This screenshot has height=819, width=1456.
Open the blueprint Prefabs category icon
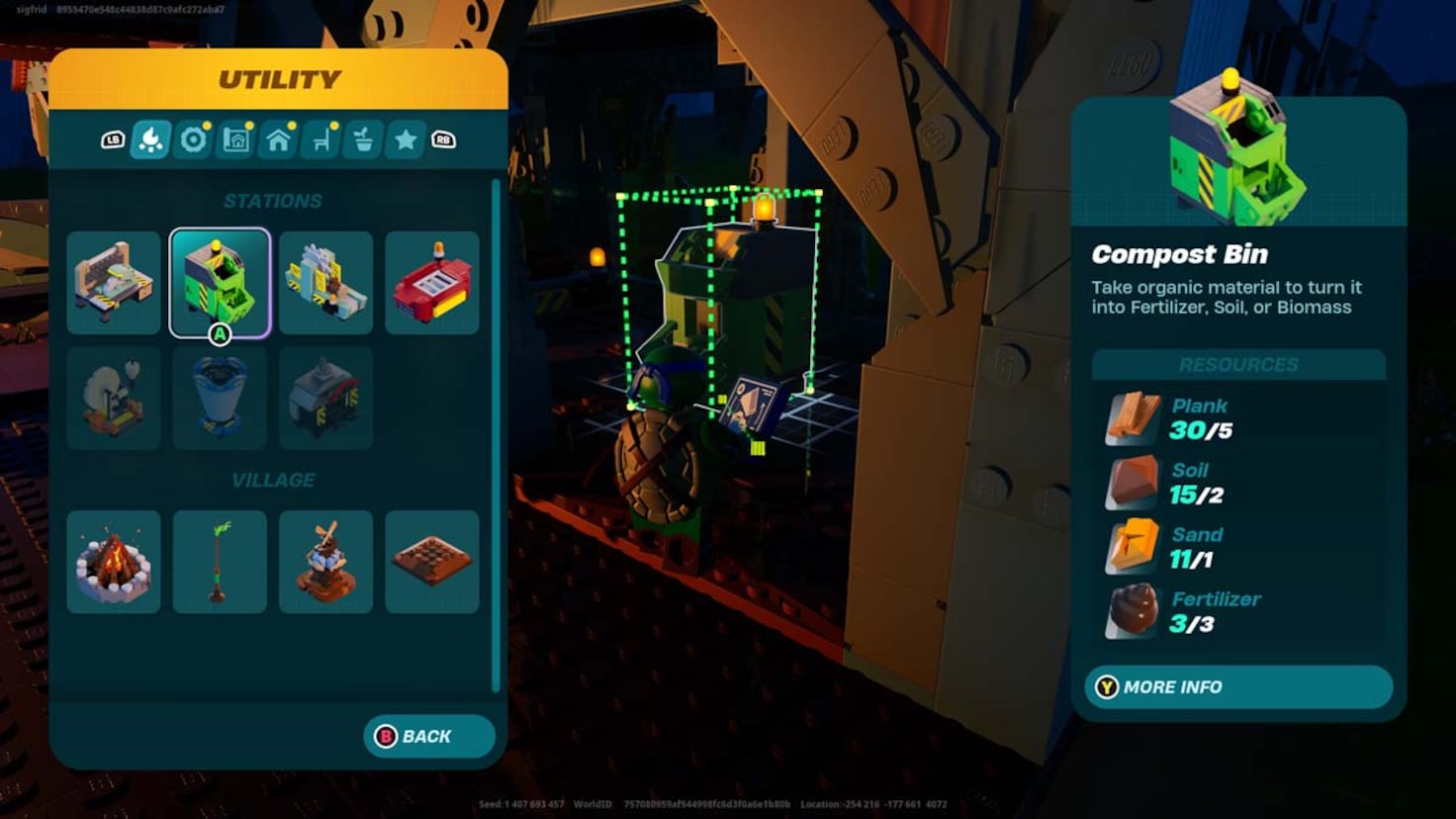(x=234, y=139)
